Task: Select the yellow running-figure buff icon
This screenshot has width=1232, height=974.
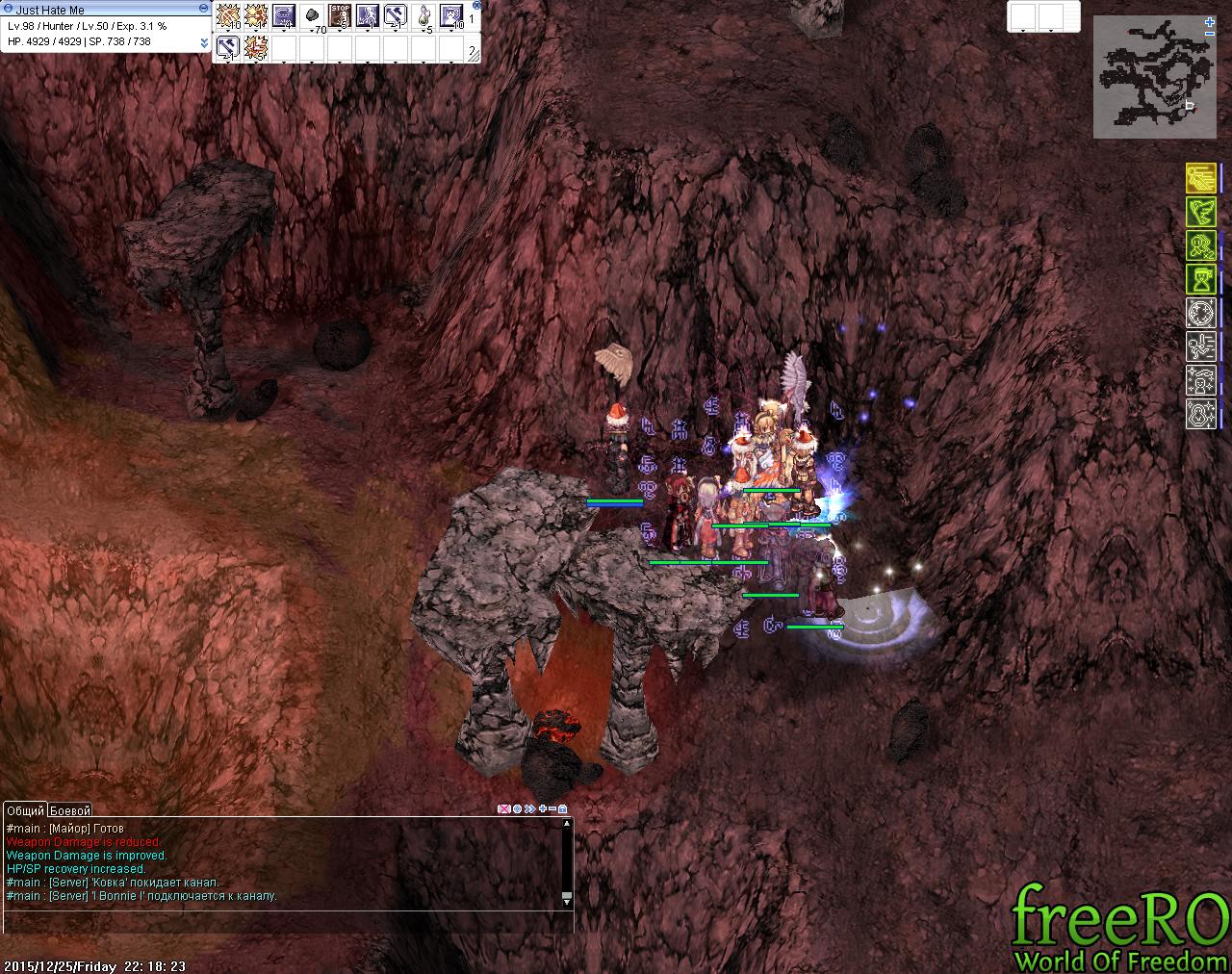Action: click(x=1200, y=179)
